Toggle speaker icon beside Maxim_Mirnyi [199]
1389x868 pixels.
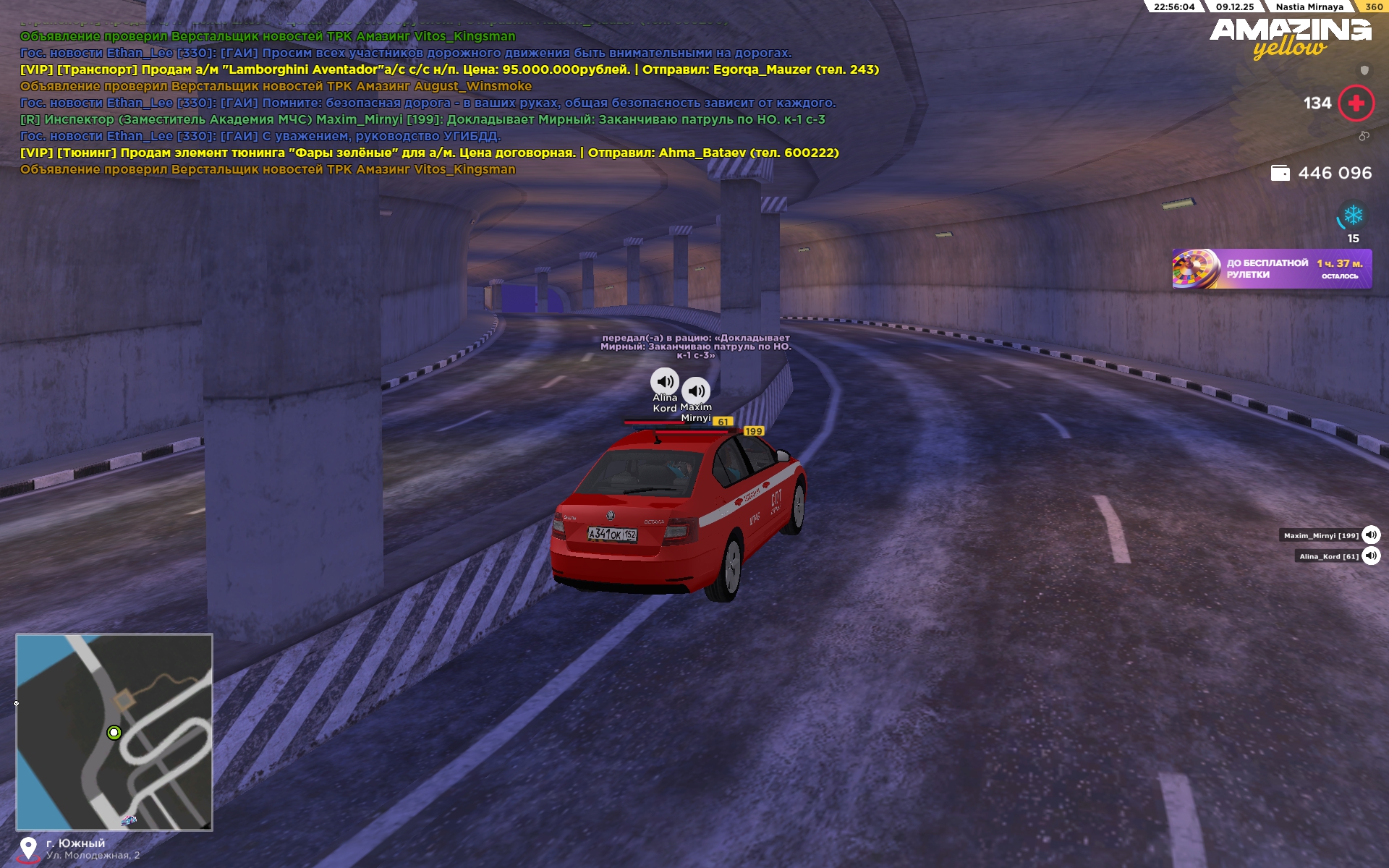click(1371, 535)
